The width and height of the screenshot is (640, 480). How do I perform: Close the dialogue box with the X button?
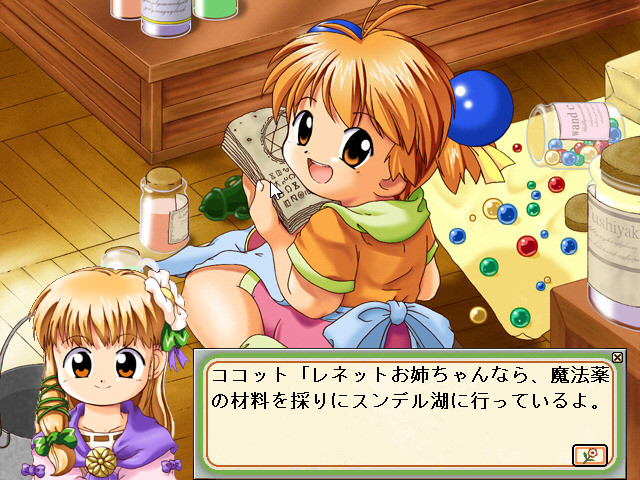tap(617, 357)
